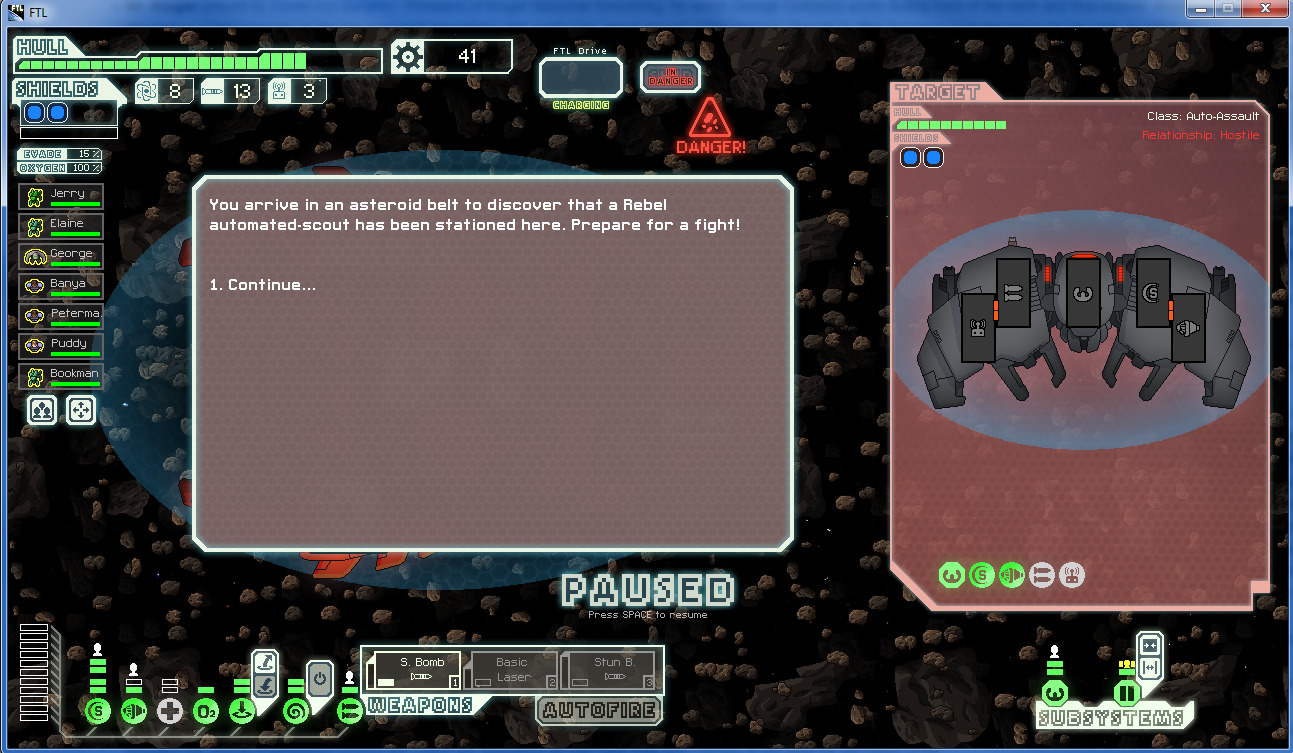Click the shields system power icon
Viewport: 1293px width, 753px height.
coord(98,712)
